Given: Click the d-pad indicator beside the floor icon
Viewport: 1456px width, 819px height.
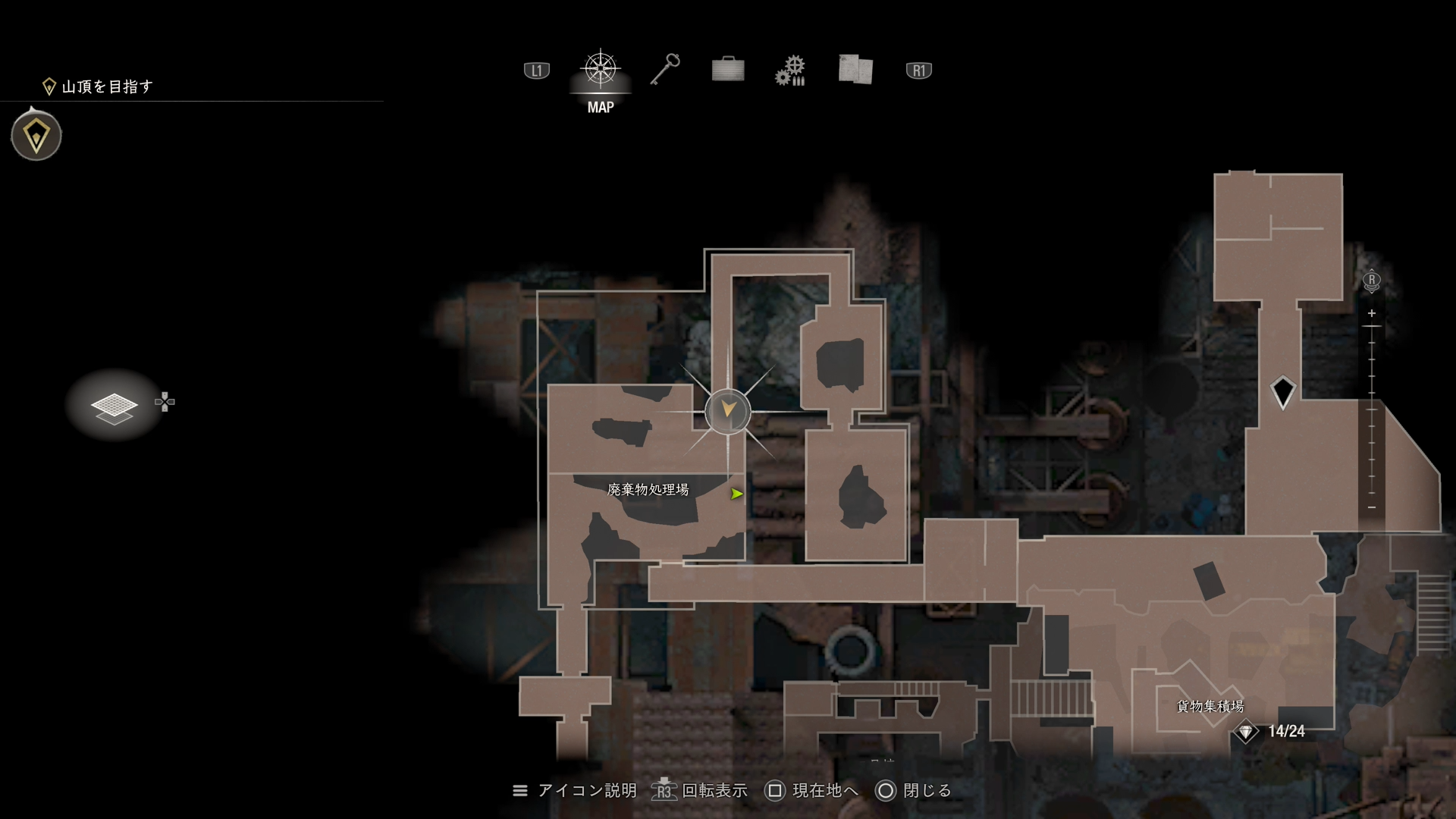Looking at the screenshot, I should pos(165,401).
